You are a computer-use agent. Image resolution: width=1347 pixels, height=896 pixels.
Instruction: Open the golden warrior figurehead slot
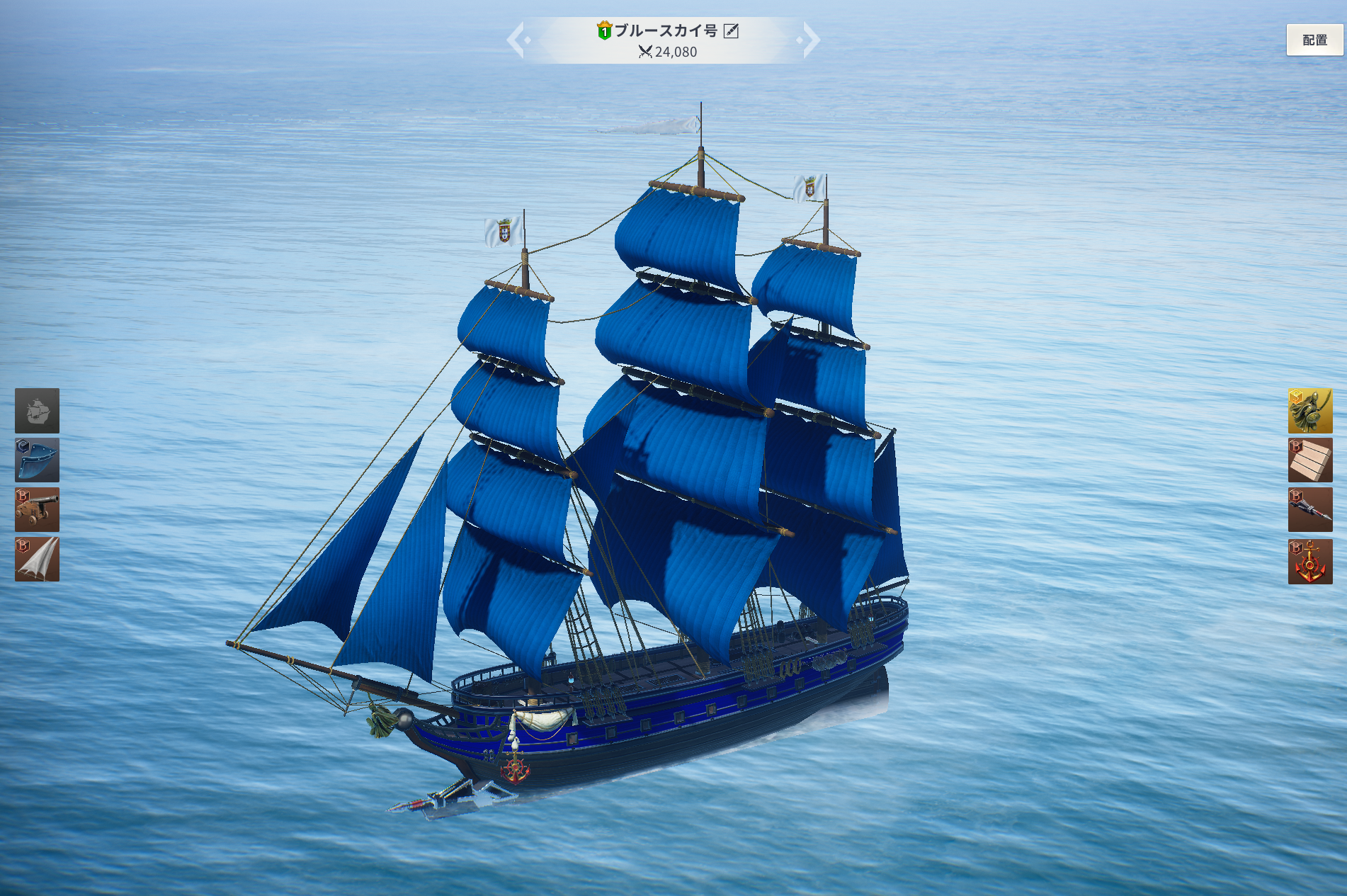pos(1309,411)
